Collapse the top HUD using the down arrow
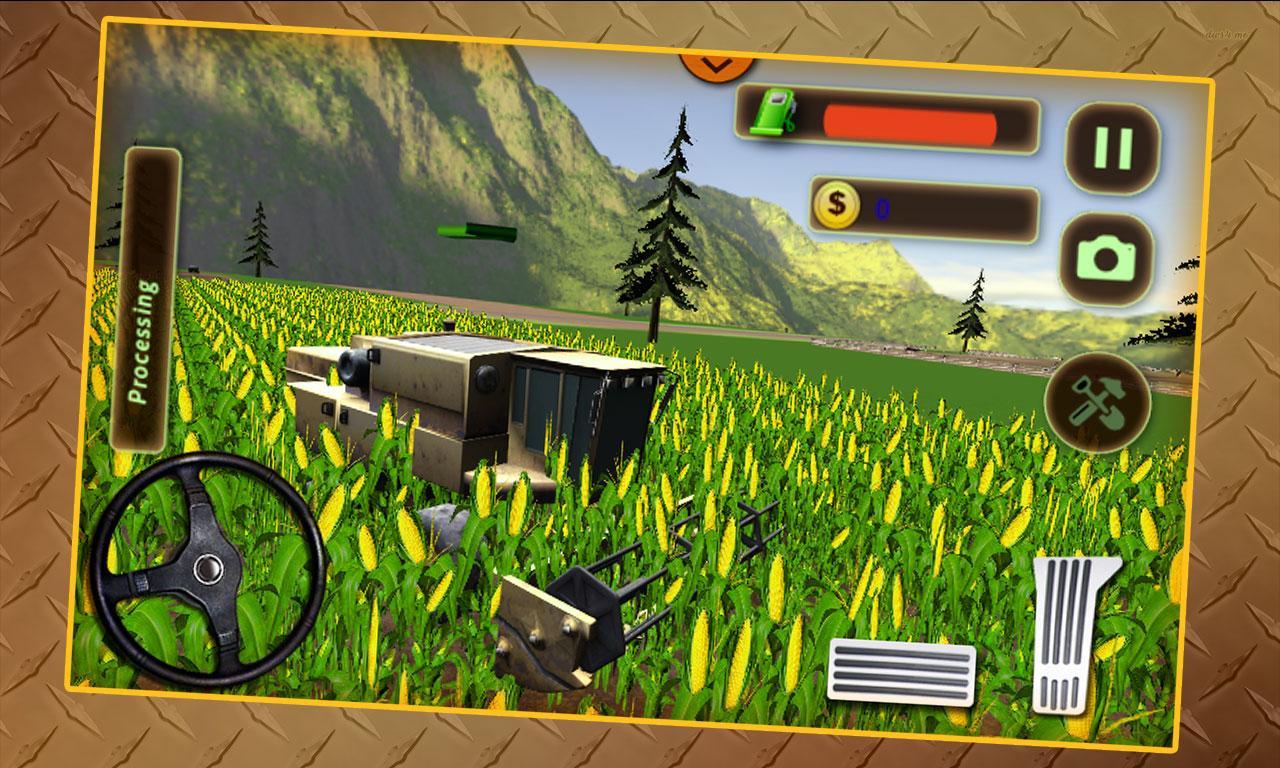Screen dimensions: 1280x768 click(714, 64)
